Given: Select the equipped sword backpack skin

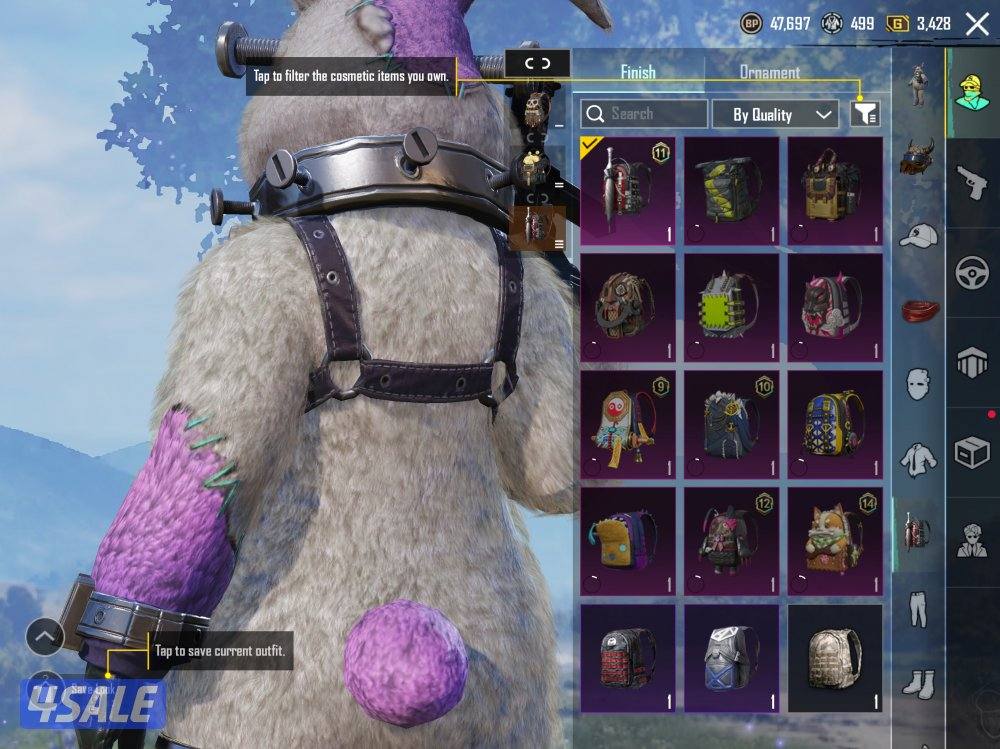Looking at the screenshot, I should coord(627,190).
